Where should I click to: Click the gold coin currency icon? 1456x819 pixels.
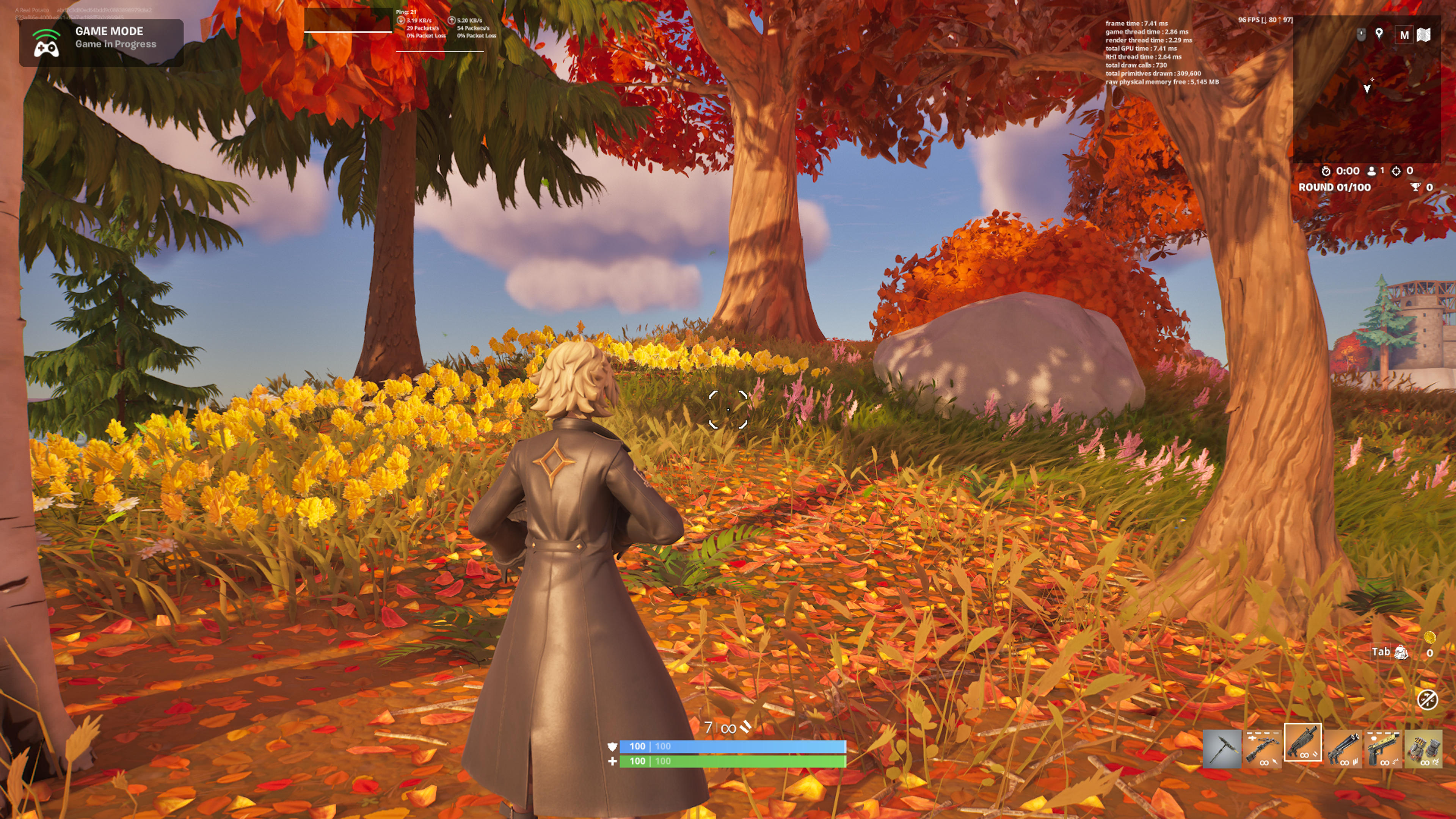pyautogui.click(x=1429, y=637)
